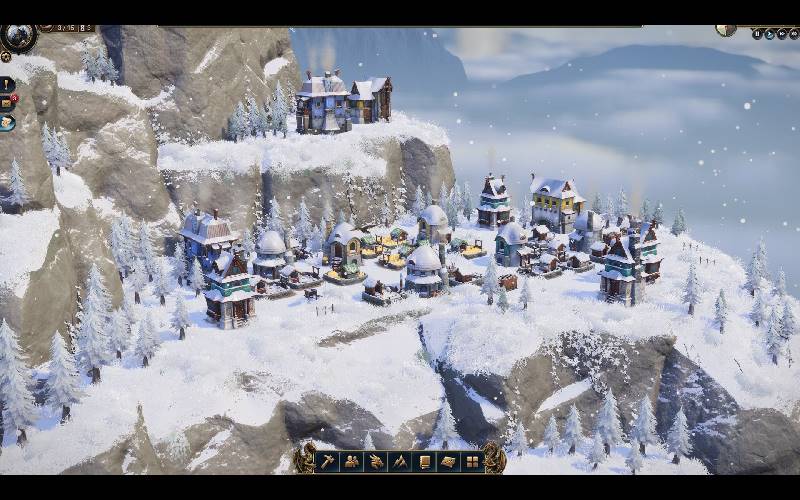Open the book journal panel

pos(424,461)
